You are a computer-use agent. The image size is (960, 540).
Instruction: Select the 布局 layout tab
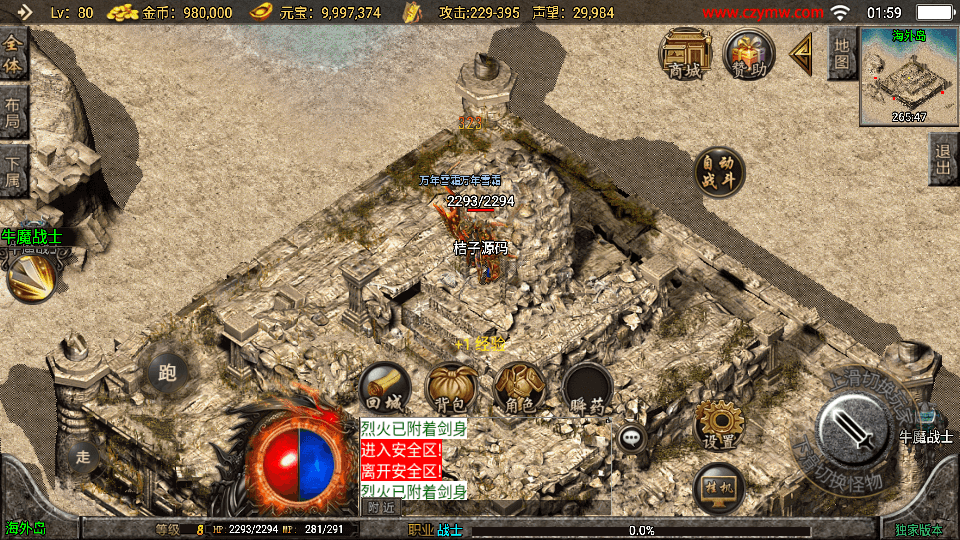pyautogui.click(x=13, y=112)
